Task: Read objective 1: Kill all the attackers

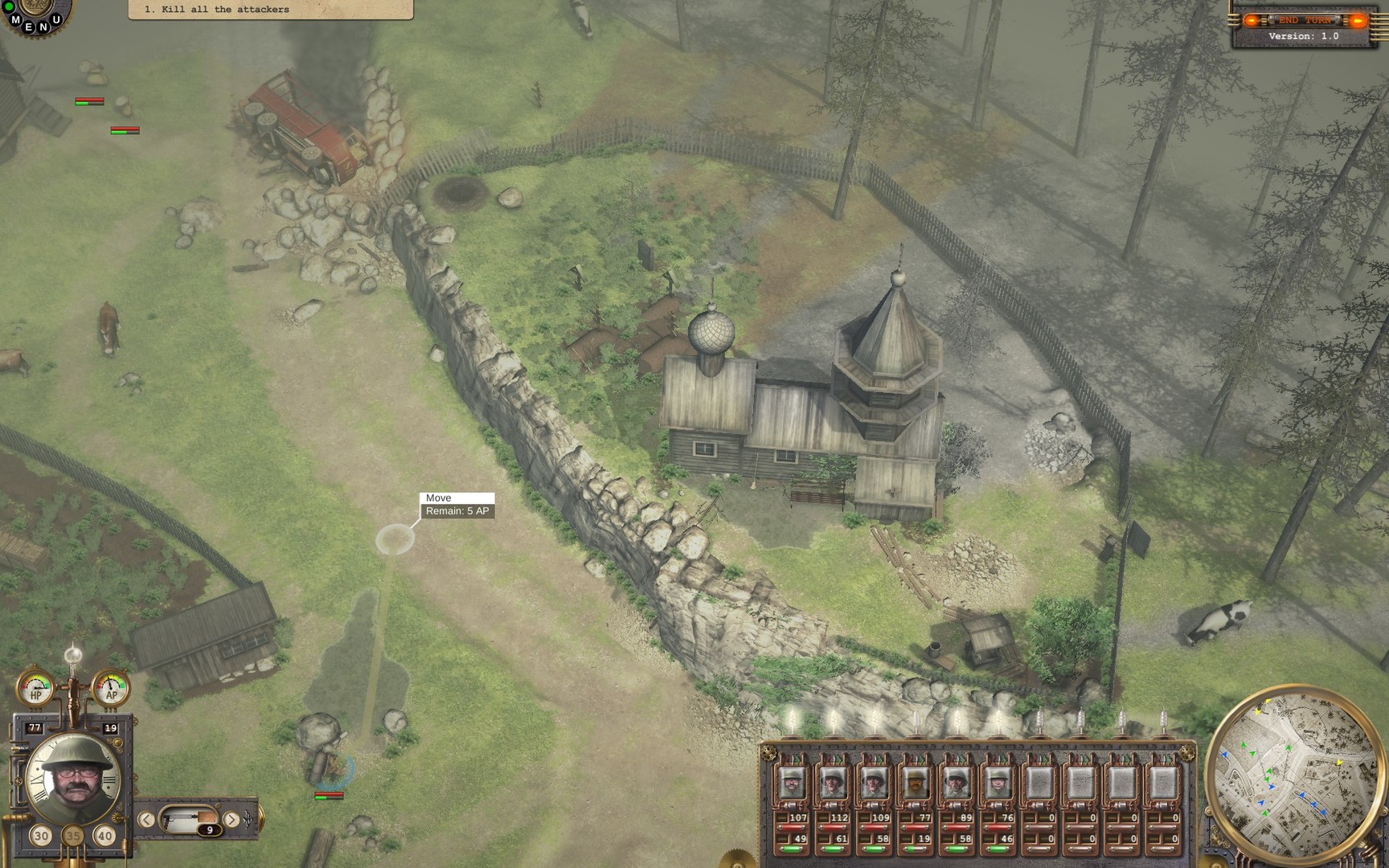Action: coord(217,9)
